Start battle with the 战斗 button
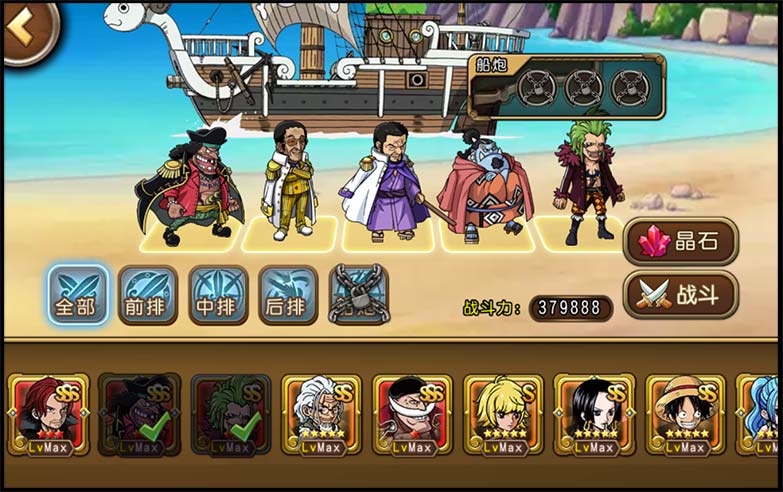This screenshot has height=492, width=783. pos(680,295)
